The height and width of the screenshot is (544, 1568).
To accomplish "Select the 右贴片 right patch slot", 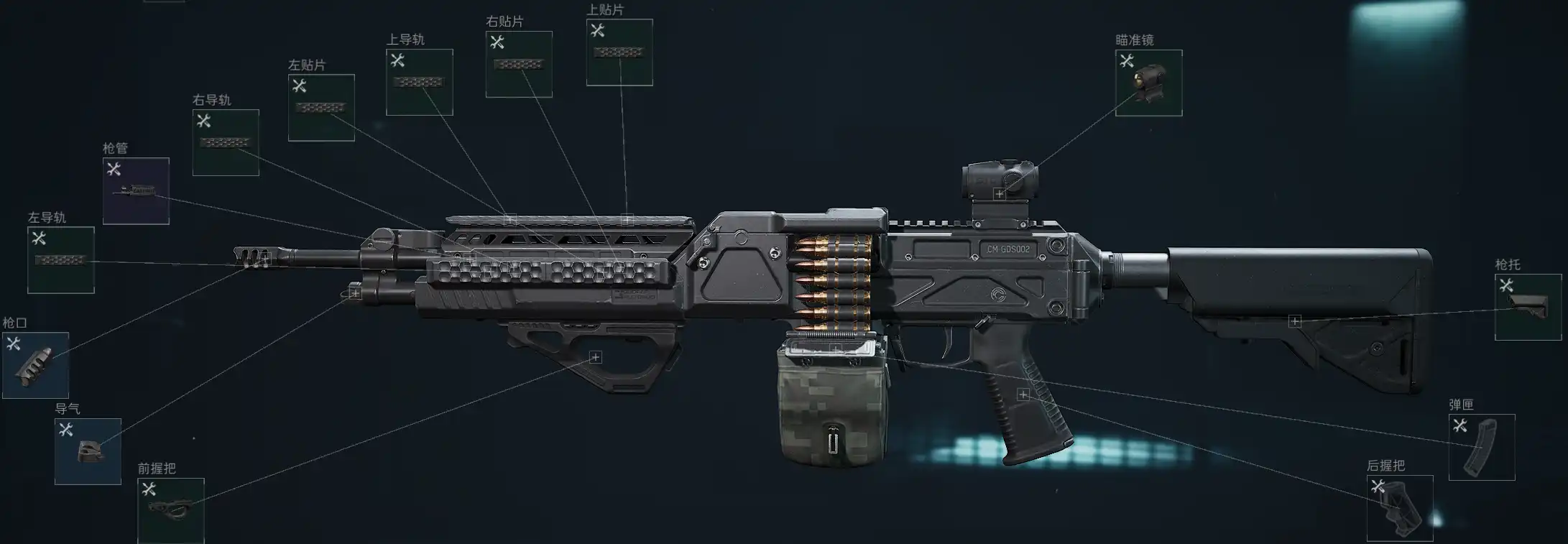I will 519,64.
